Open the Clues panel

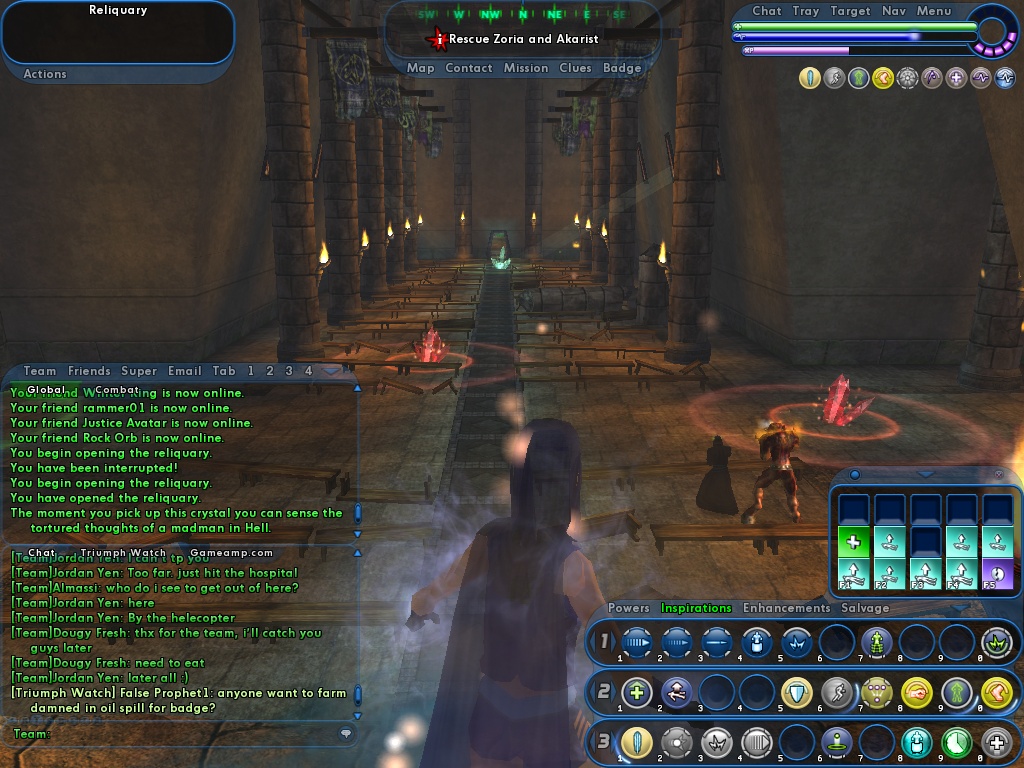point(575,68)
